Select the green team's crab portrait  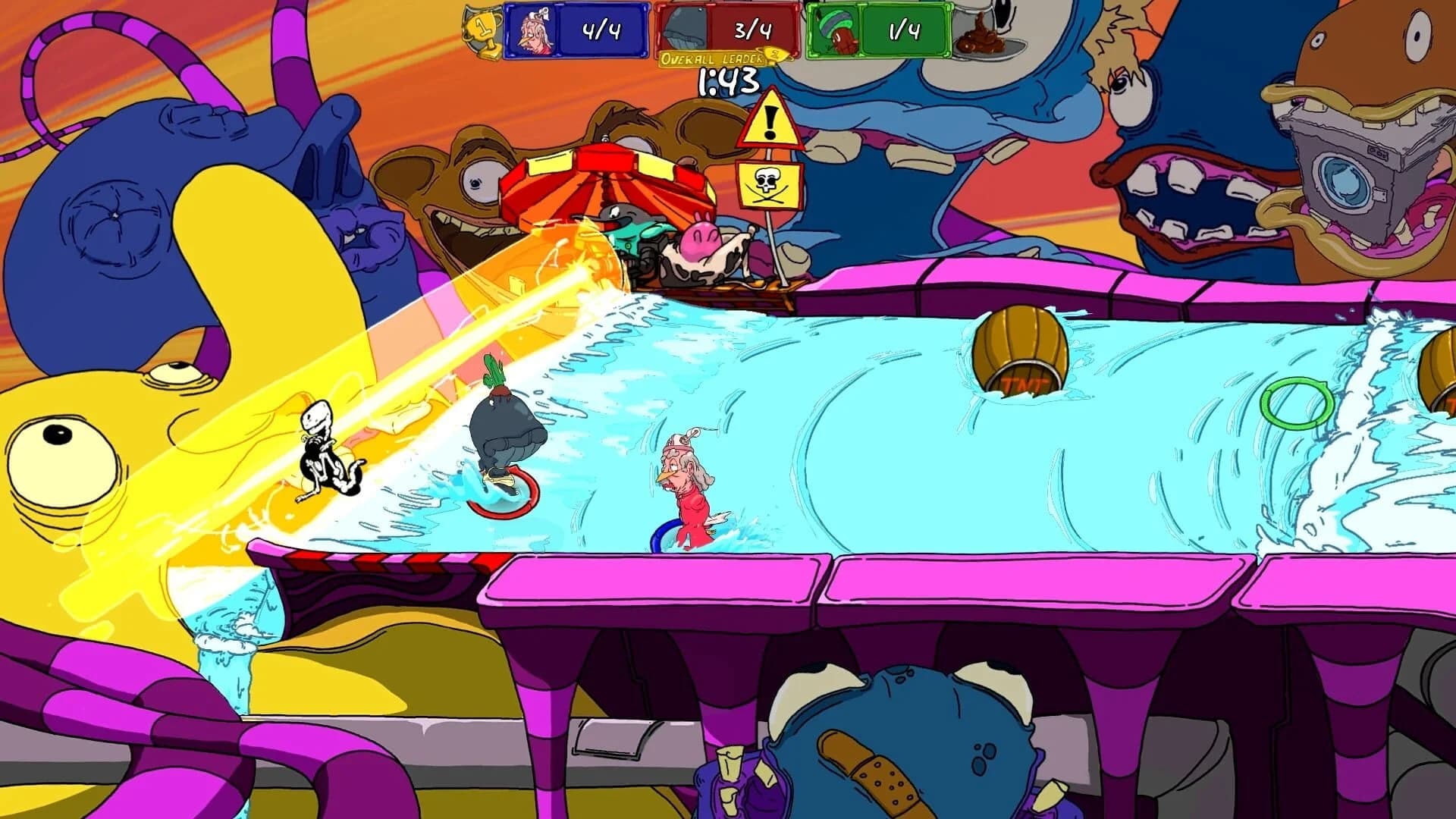(835, 32)
